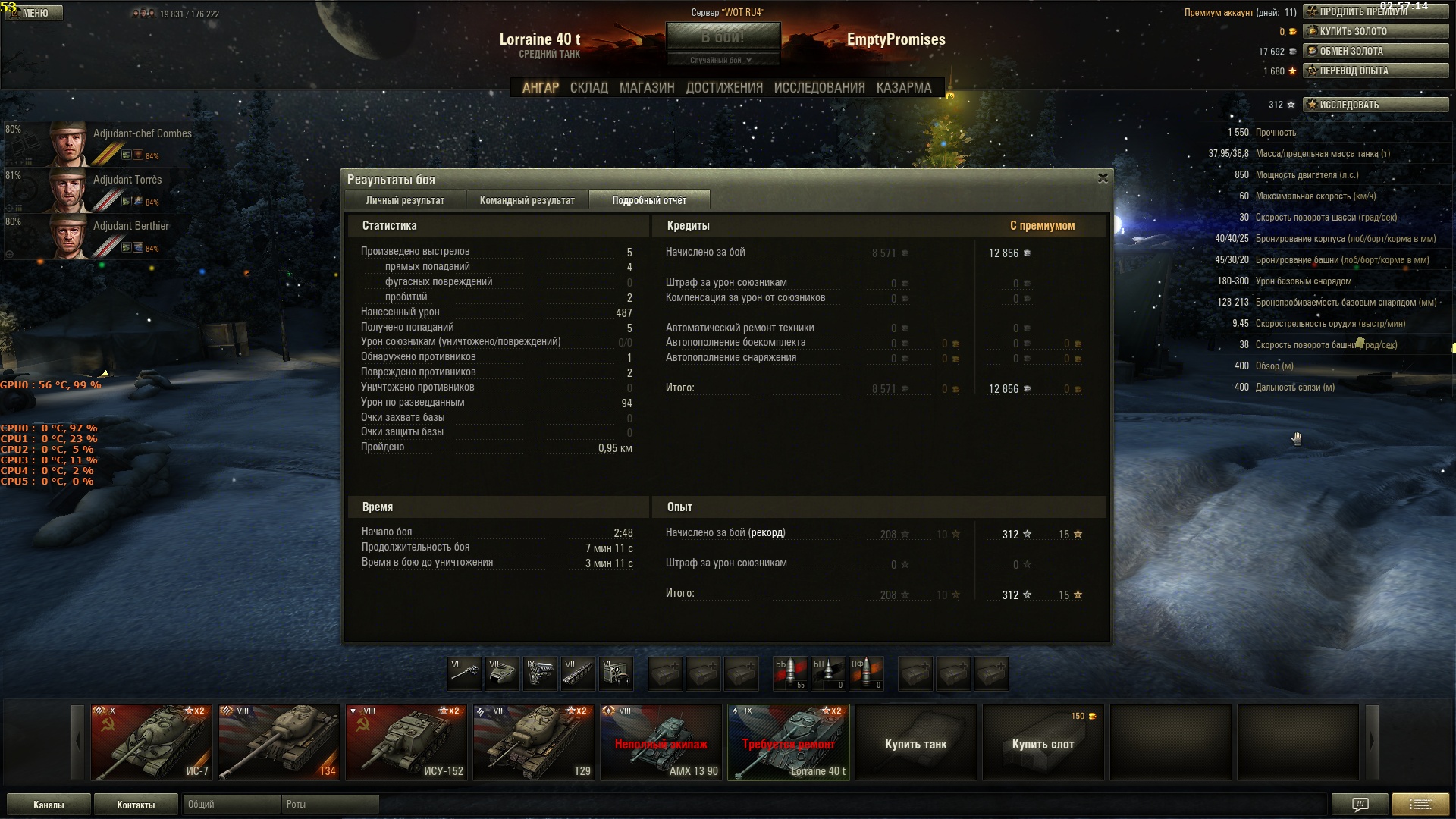This screenshot has width=1456, height=819.
Task: Open the ИССЛЕДОВАНИЯ tree
Action: click(x=819, y=88)
